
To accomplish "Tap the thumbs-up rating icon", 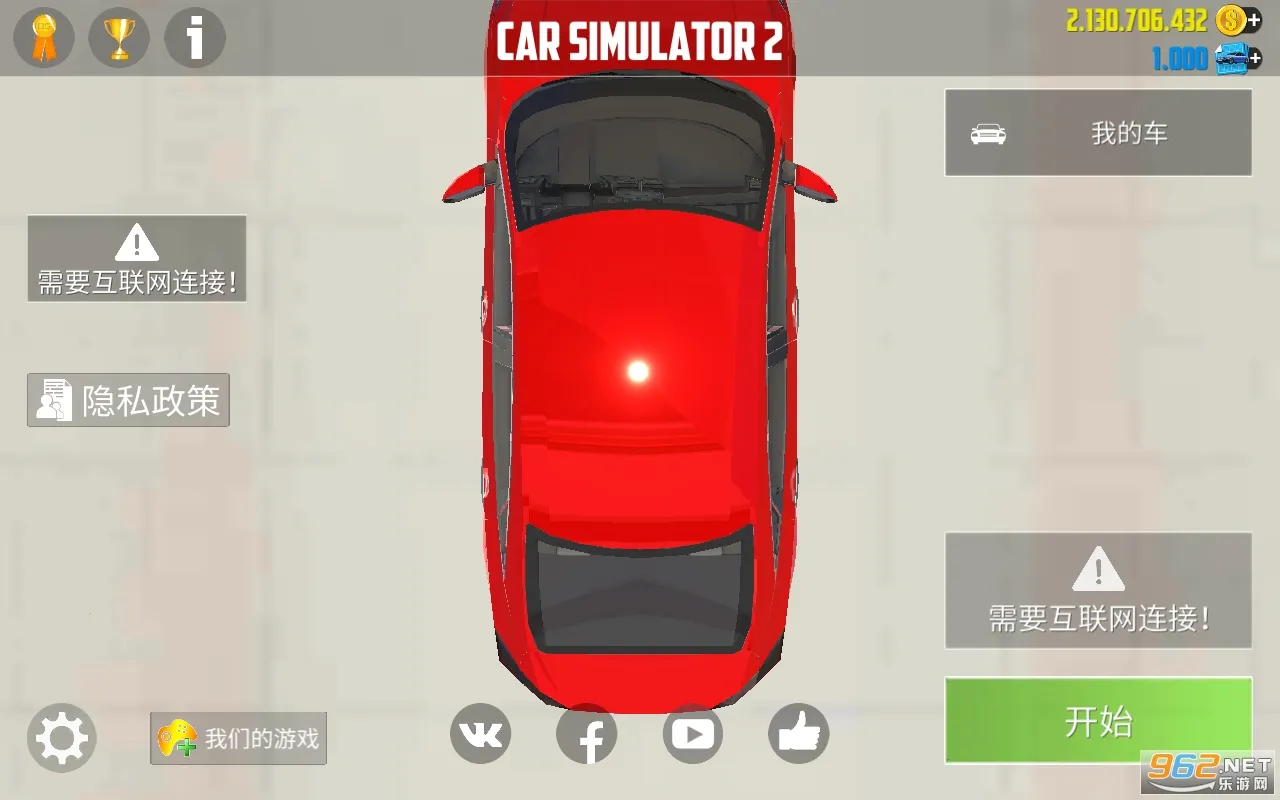I will 798,733.
